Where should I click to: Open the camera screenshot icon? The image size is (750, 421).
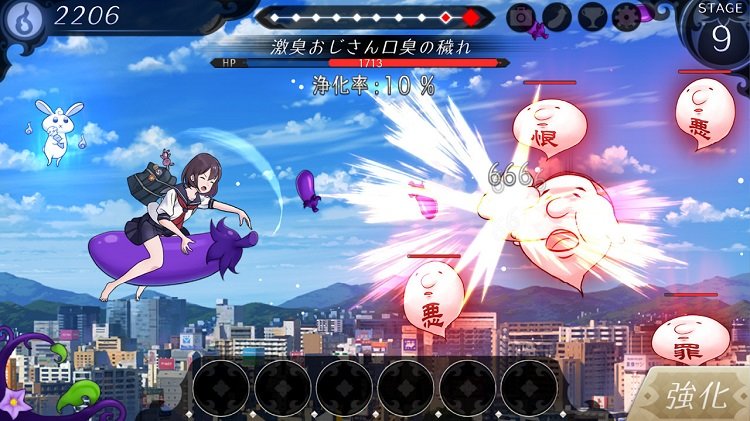point(521,16)
